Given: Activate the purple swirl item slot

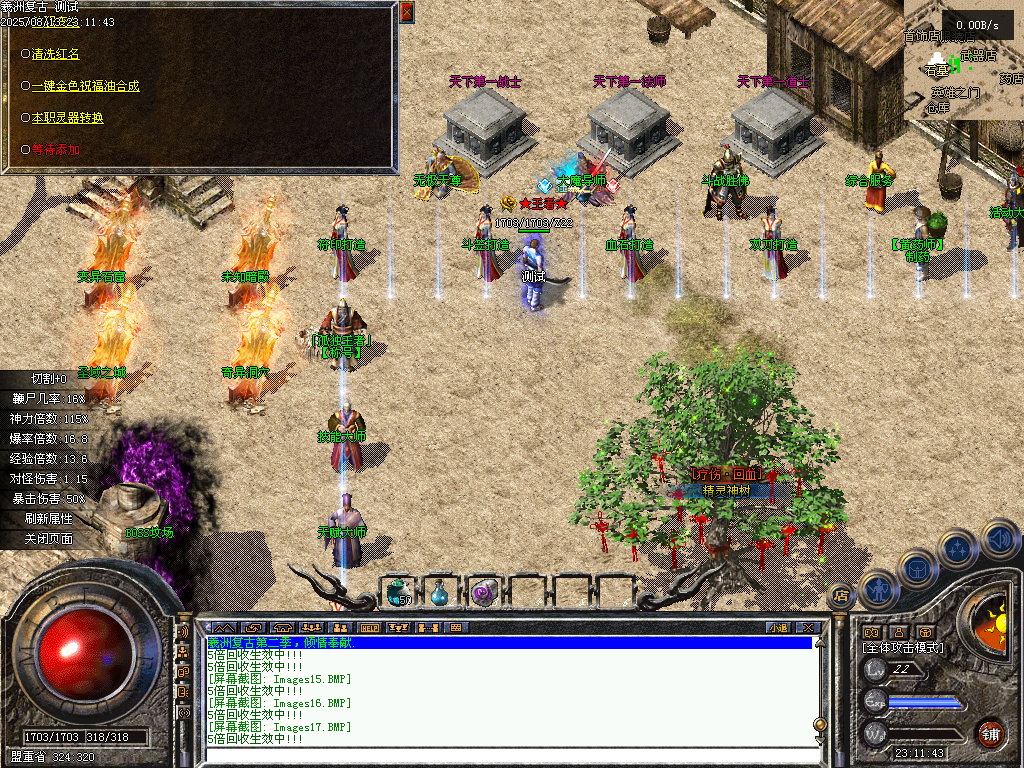Looking at the screenshot, I should coord(484,592).
